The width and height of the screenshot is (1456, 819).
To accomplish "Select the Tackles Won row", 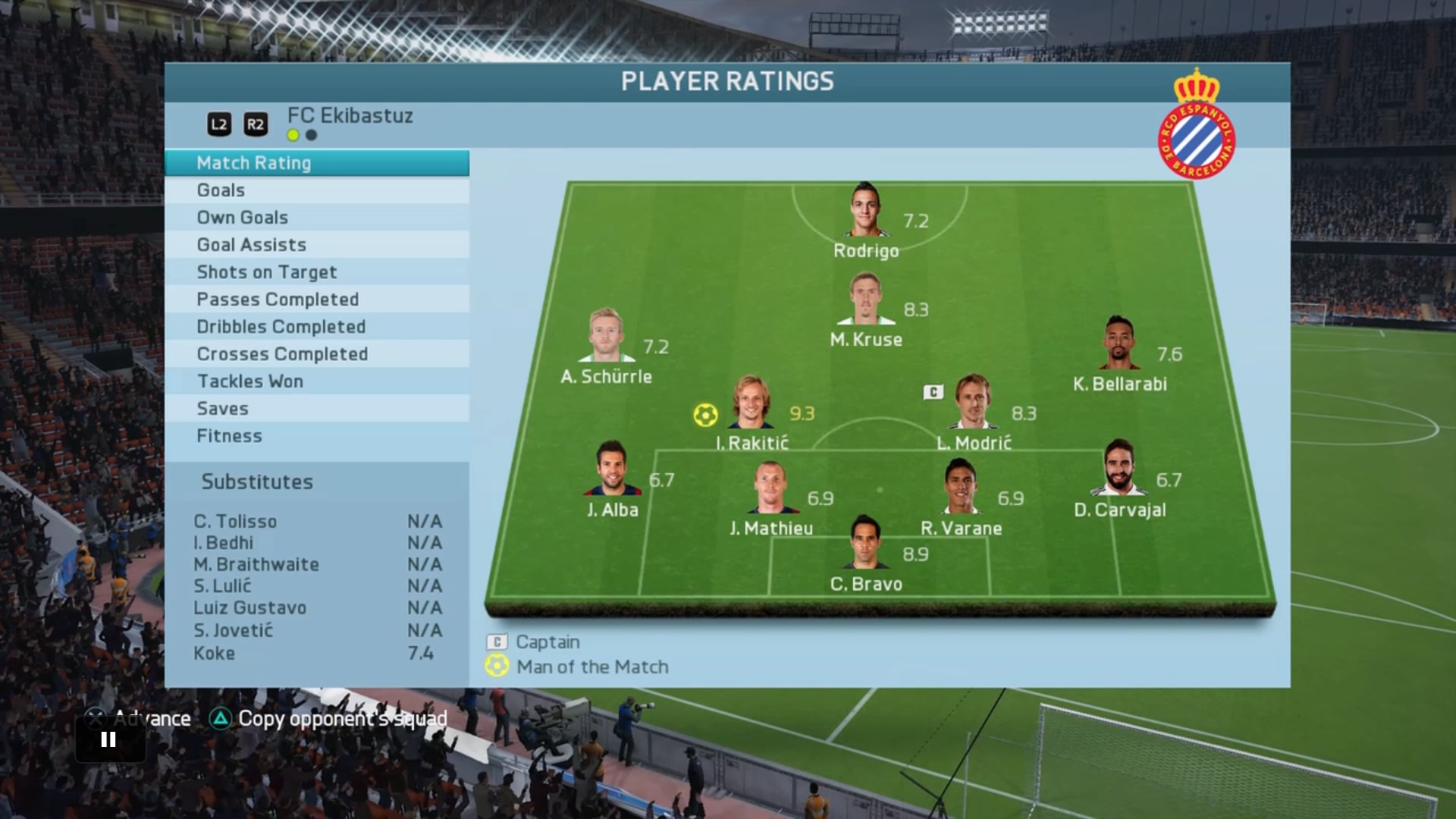I will (316, 381).
